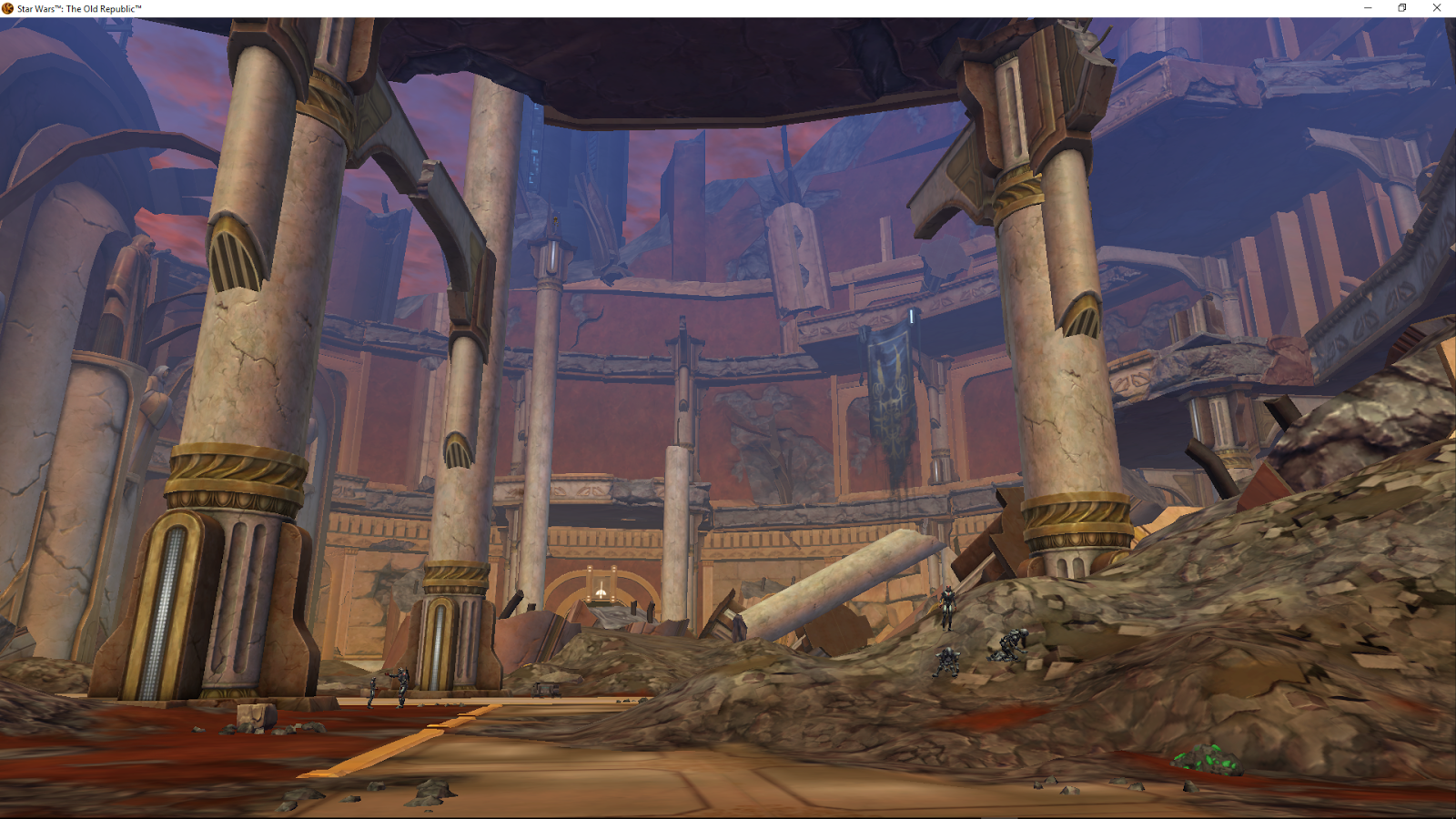1456x819 pixels.
Task: Target the armored soldier gesturing near the left pillar
Action: click(401, 687)
